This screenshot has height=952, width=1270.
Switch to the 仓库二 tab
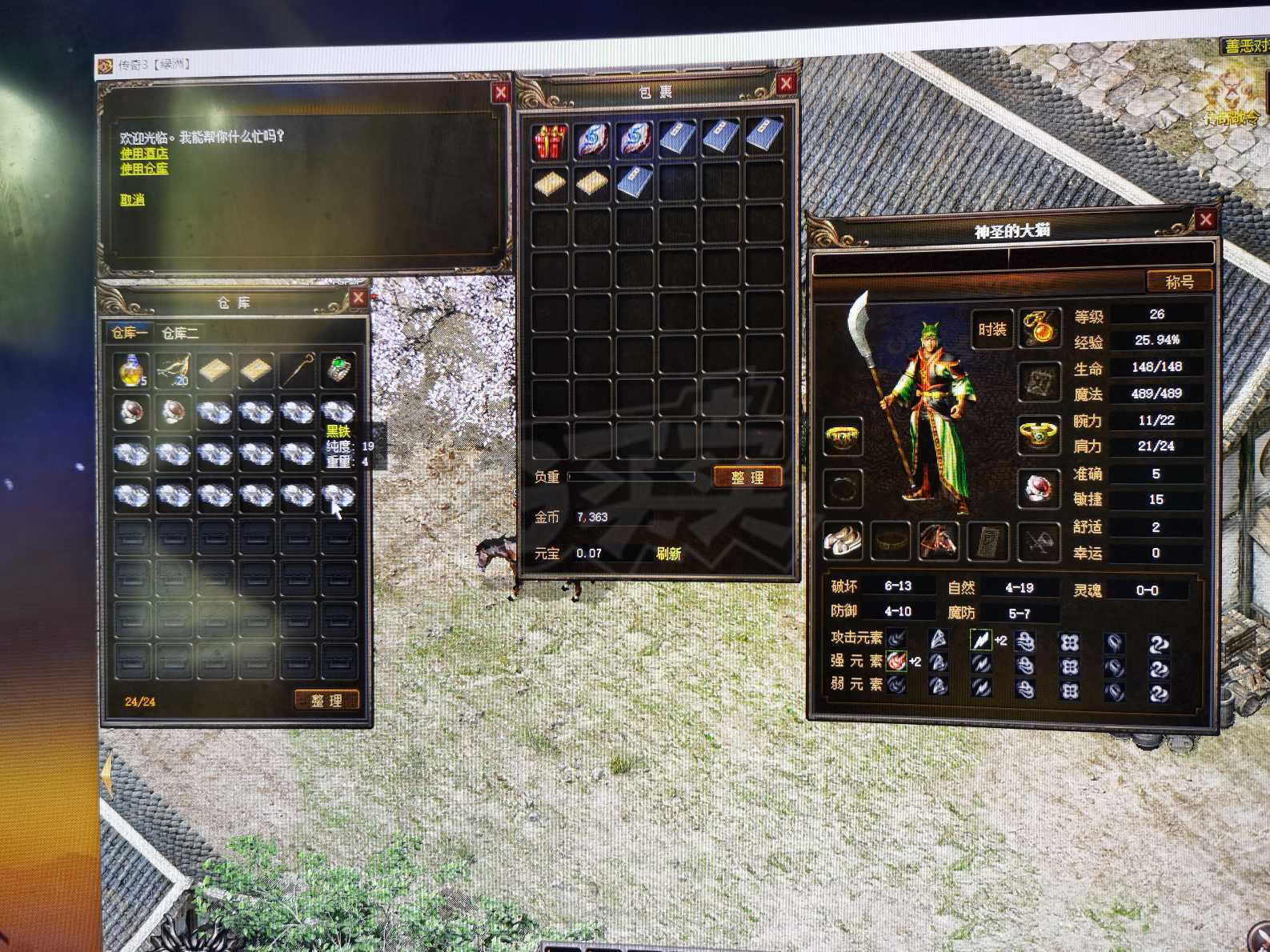click(180, 333)
